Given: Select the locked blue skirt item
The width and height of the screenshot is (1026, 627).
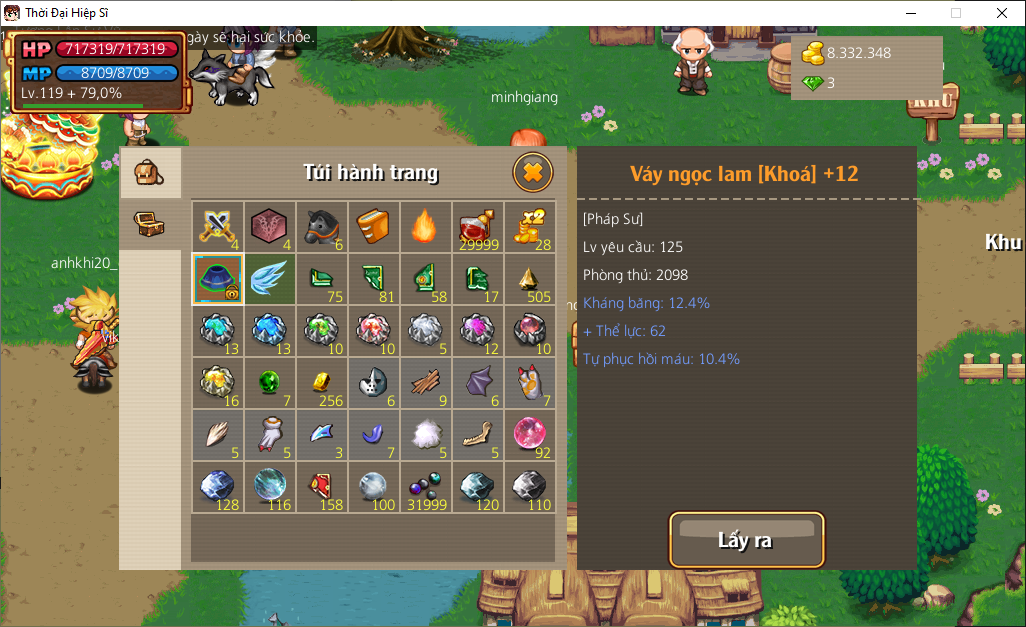Looking at the screenshot, I should pos(217,279).
